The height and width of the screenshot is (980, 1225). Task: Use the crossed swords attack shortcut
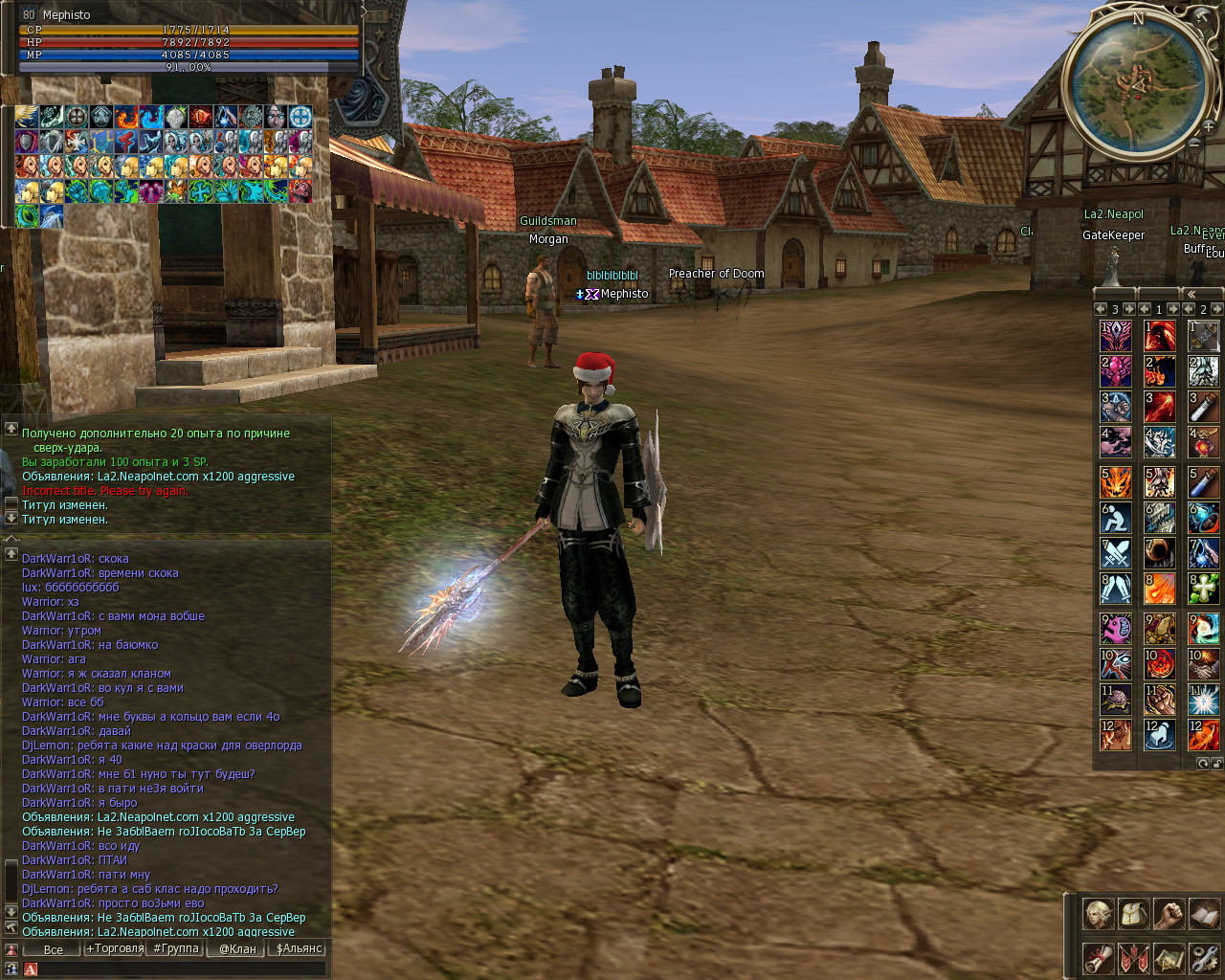click(x=1115, y=553)
